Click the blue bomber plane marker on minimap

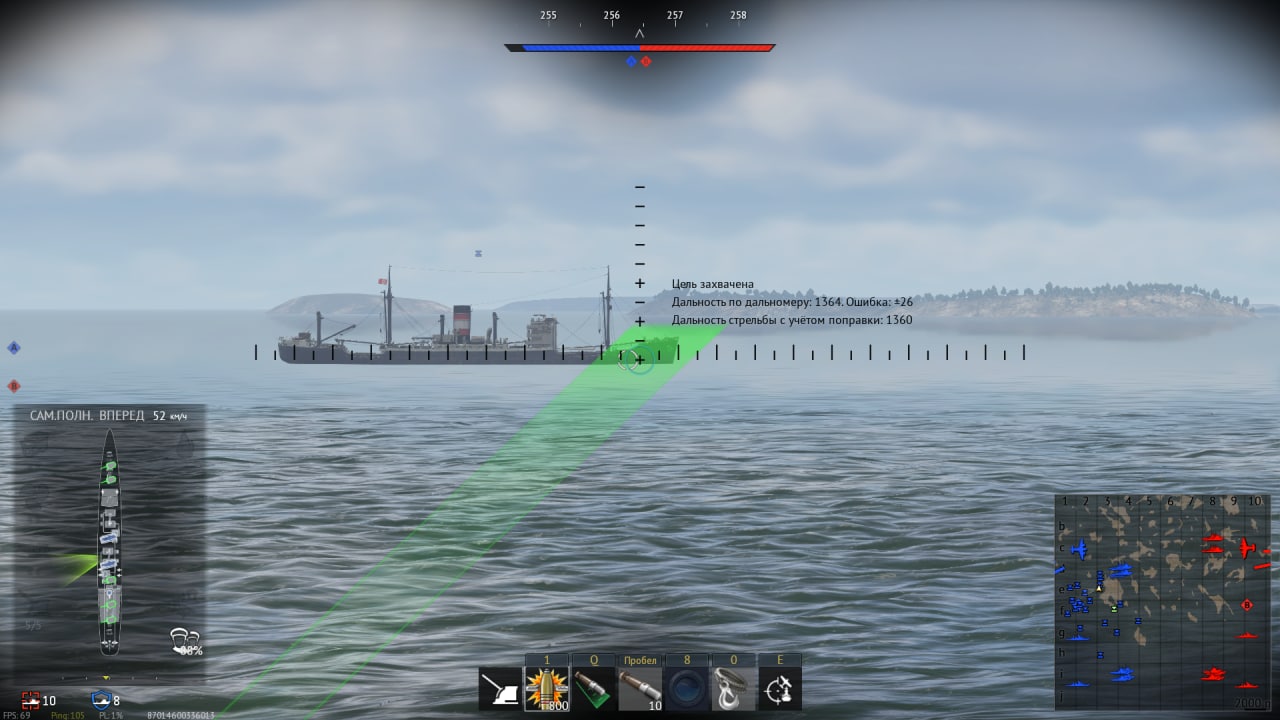1079,549
